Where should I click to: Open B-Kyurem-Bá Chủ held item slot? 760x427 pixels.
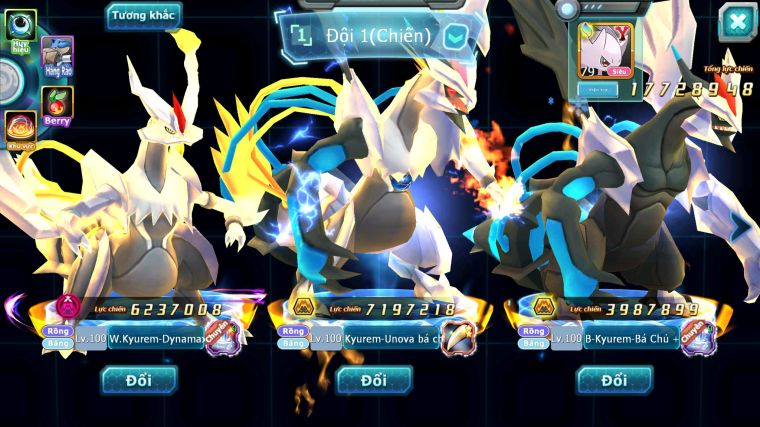click(x=697, y=337)
